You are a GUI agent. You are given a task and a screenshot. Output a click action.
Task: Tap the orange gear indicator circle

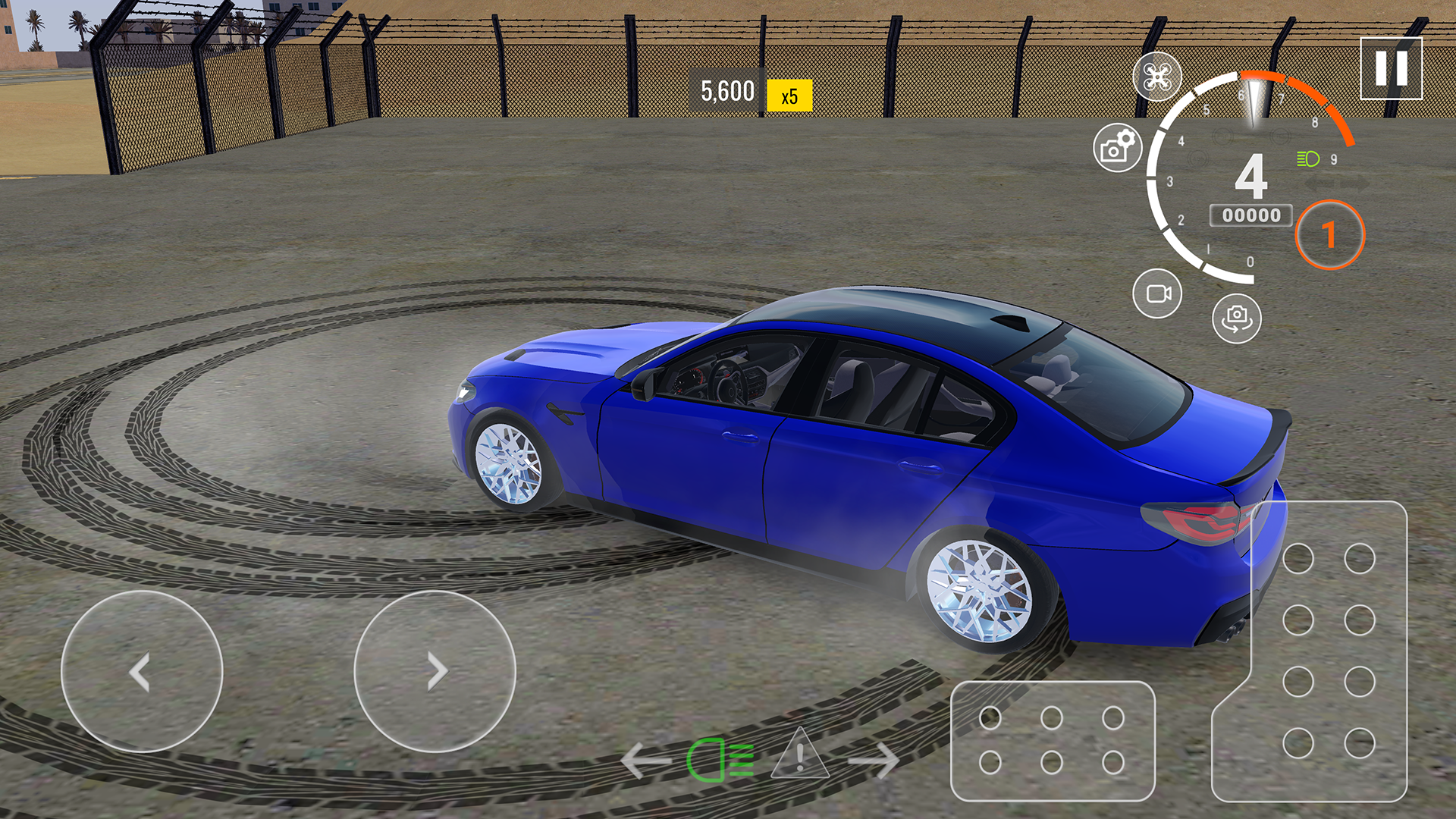click(x=1331, y=234)
